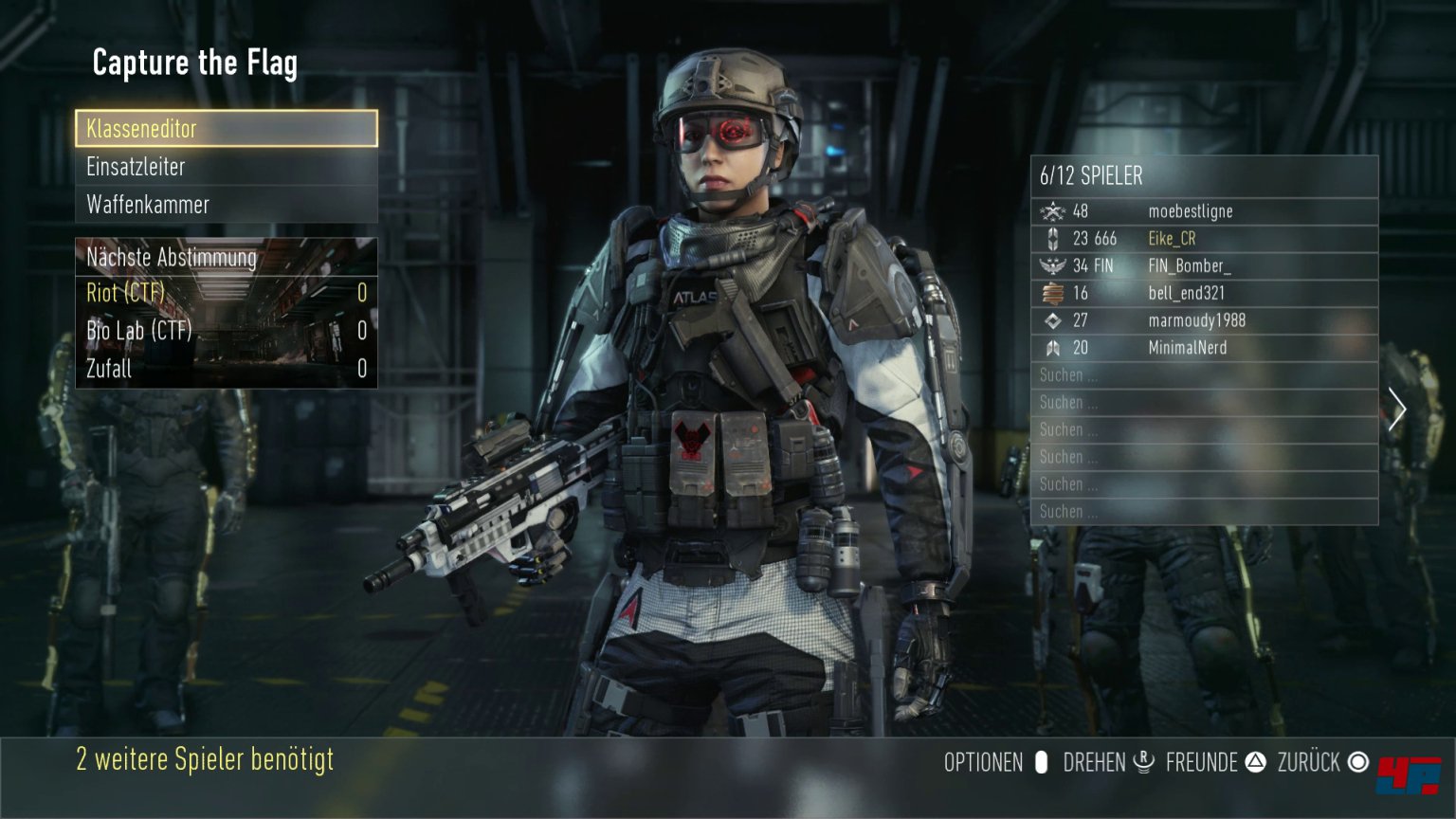1456x819 pixels.
Task: Open the Klasseneditor menu entry
Action: point(227,129)
